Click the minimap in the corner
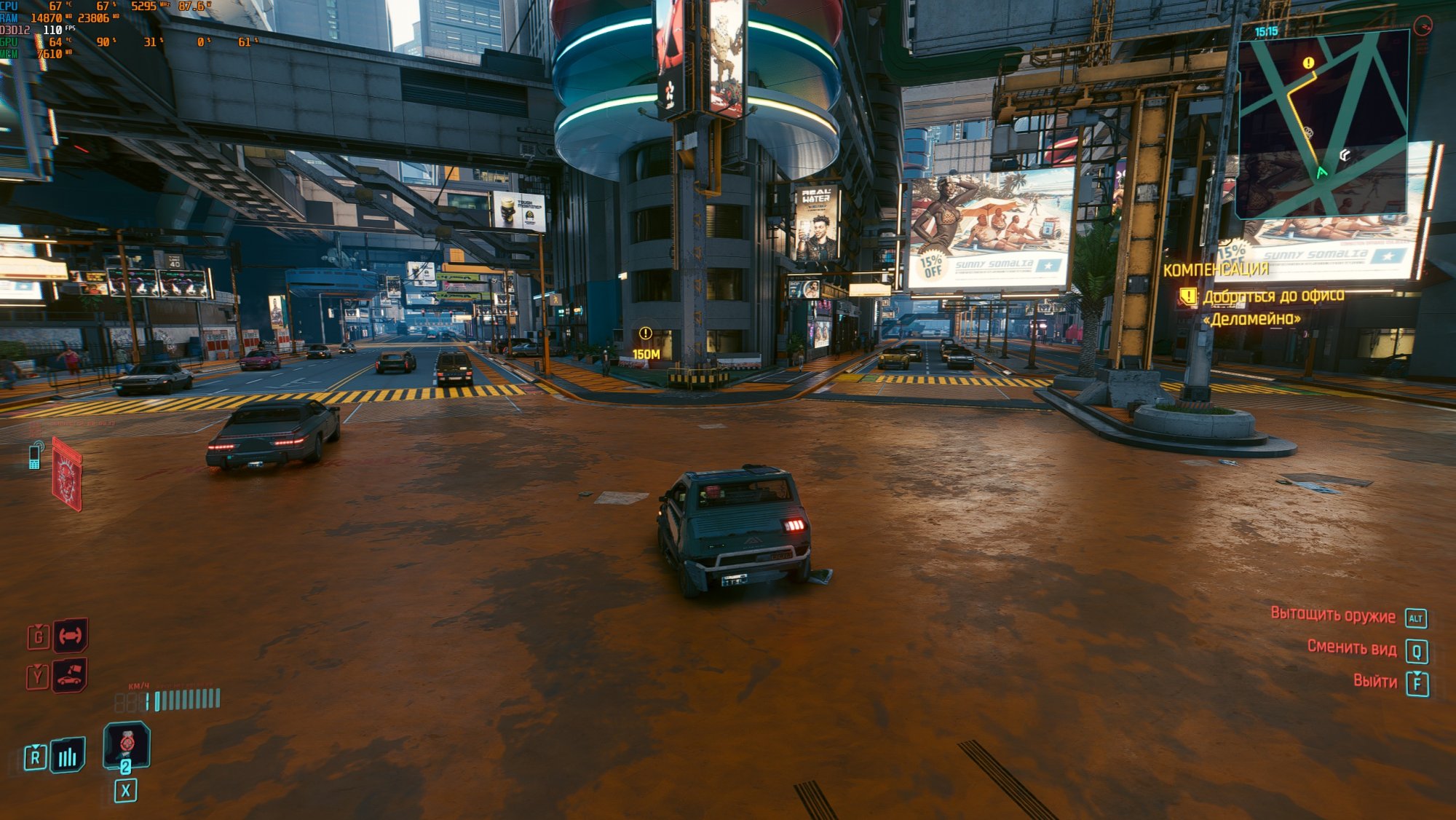This screenshot has width=1456, height=820. (x=1322, y=125)
